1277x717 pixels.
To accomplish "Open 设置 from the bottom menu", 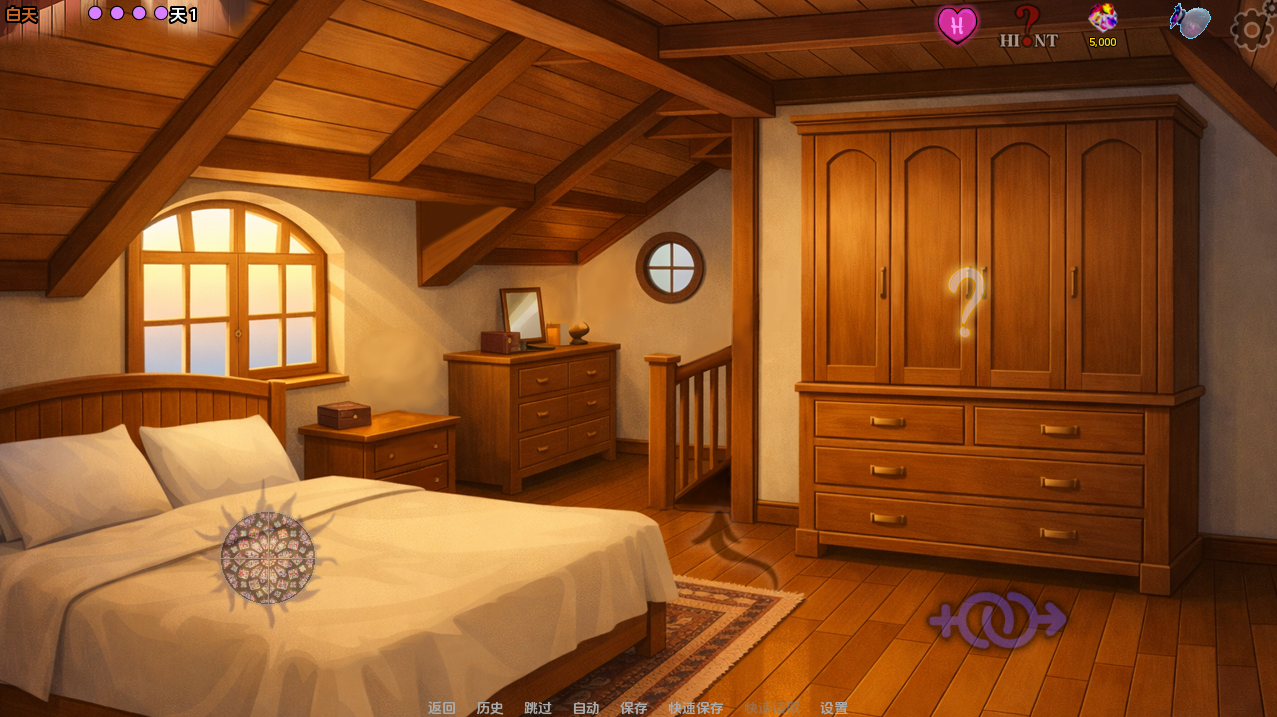I will pyautogui.click(x=834, y=708).
